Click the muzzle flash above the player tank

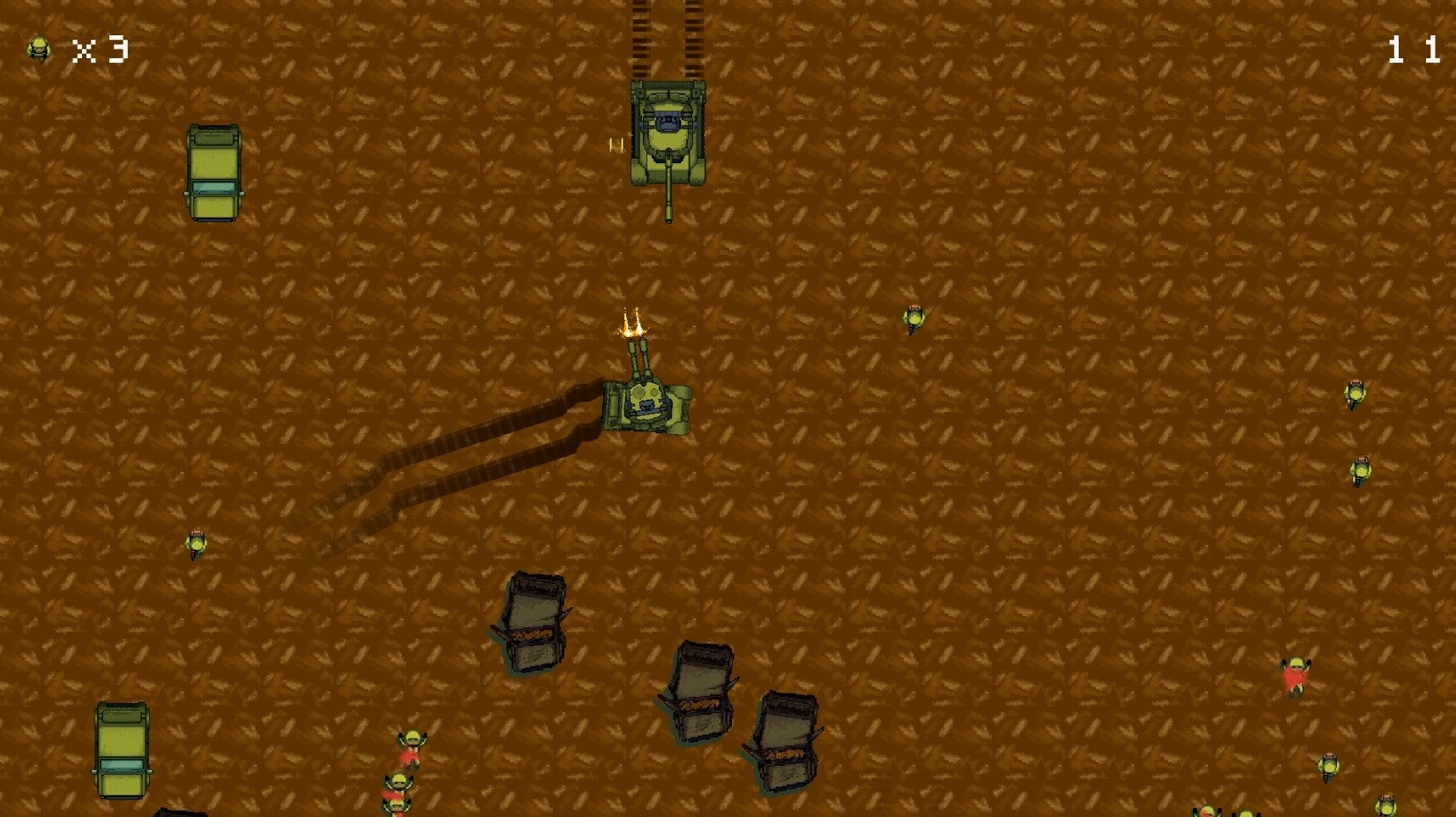(x=631, y=326)
